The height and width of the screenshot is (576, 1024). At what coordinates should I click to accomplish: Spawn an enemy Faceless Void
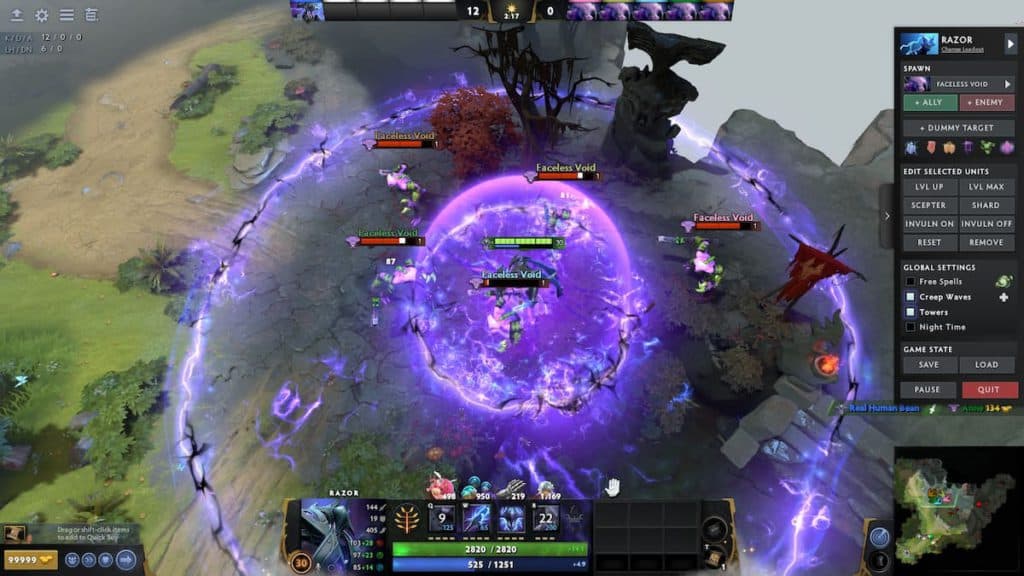(987, 103)
